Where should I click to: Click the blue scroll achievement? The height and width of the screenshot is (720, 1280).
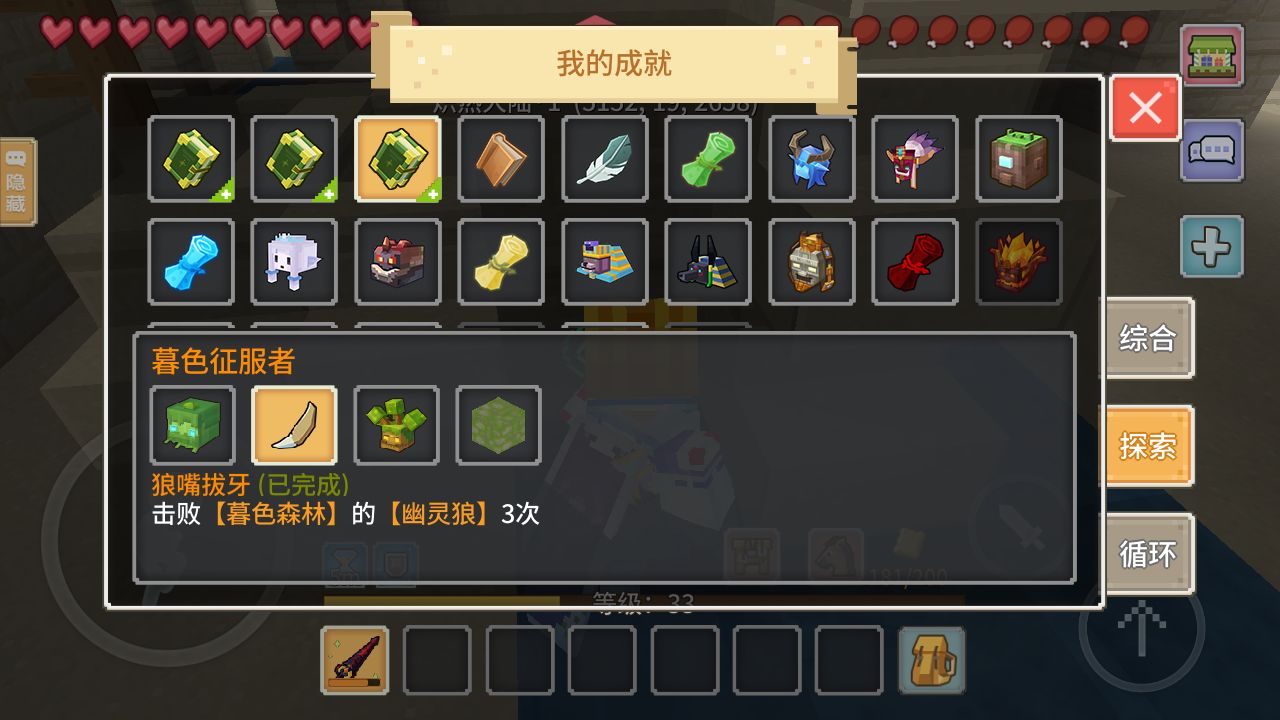(191, 262)
